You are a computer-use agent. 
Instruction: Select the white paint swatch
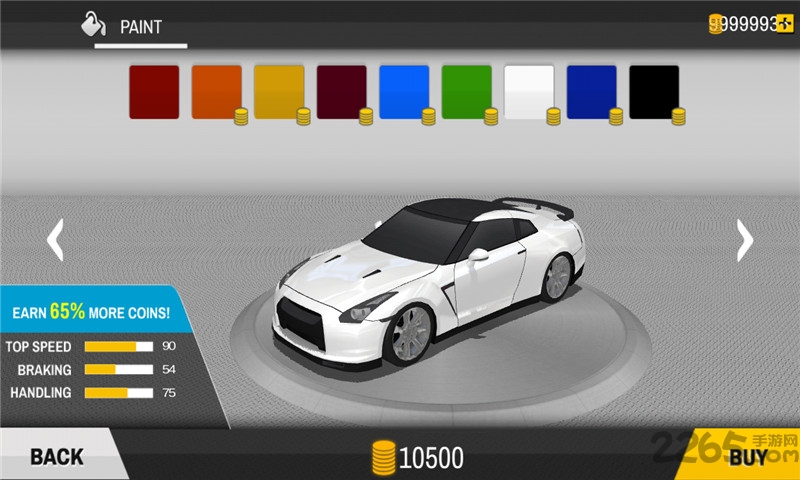pos(529,92)
